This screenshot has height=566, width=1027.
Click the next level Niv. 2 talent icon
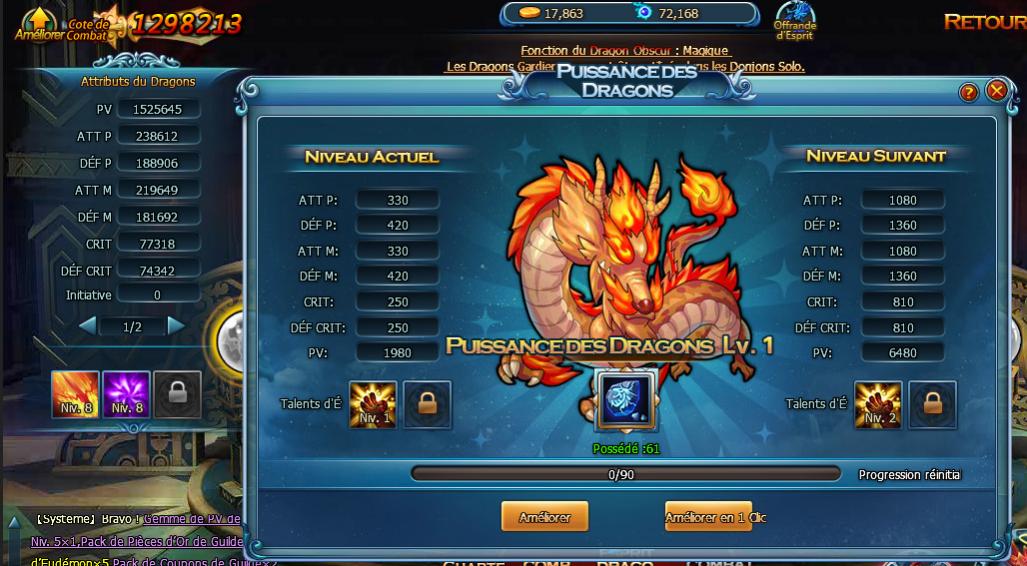click(x=878, y=404)
